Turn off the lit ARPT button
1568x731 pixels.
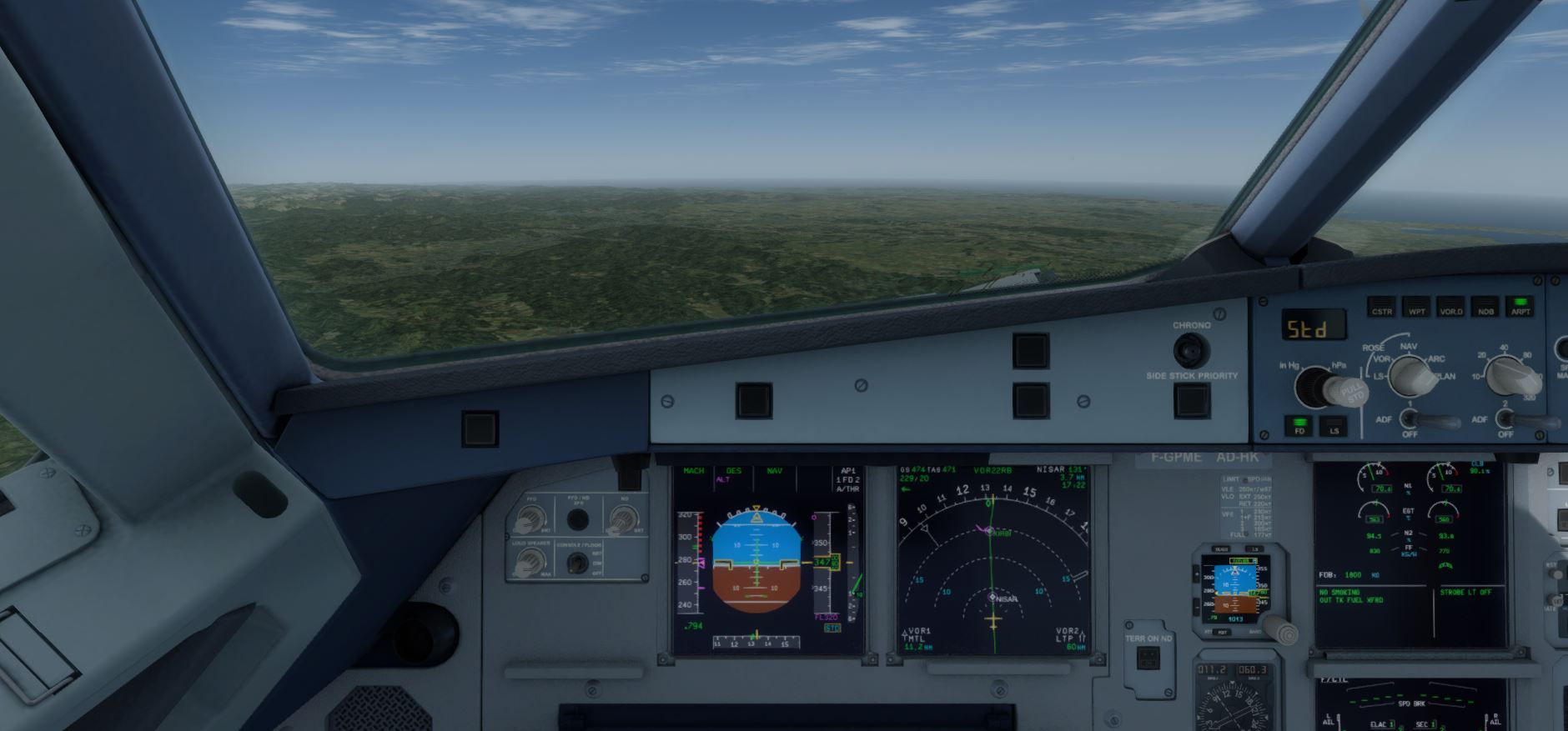pyautogui.click(x=1520, y=307)
